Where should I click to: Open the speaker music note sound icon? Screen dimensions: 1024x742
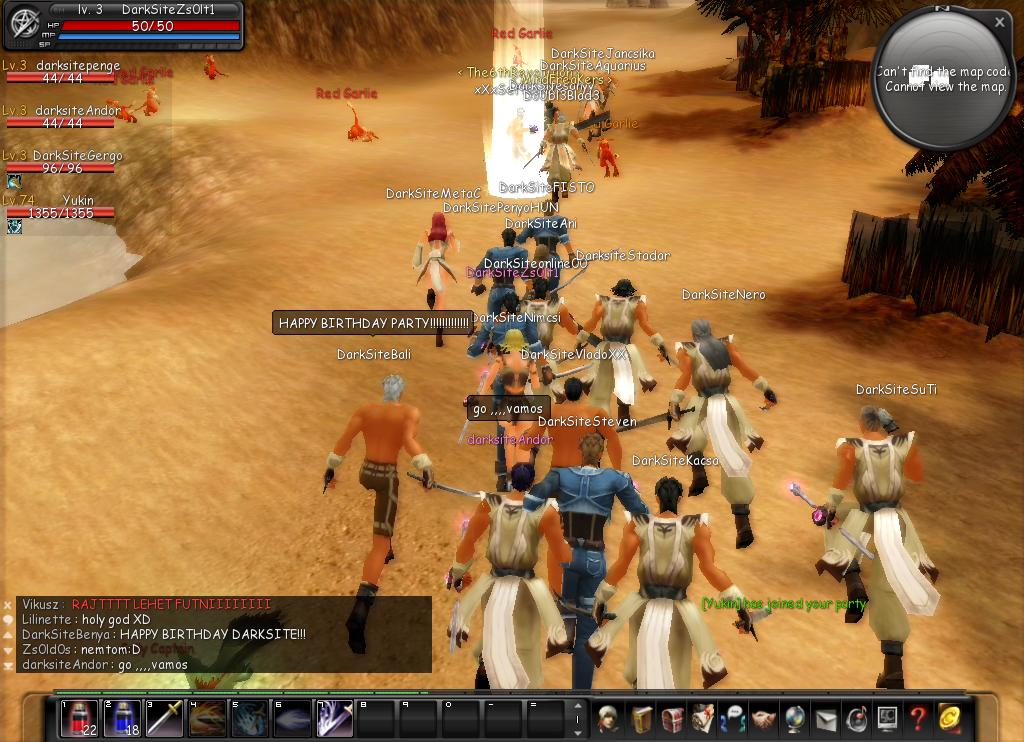[857, 718]
